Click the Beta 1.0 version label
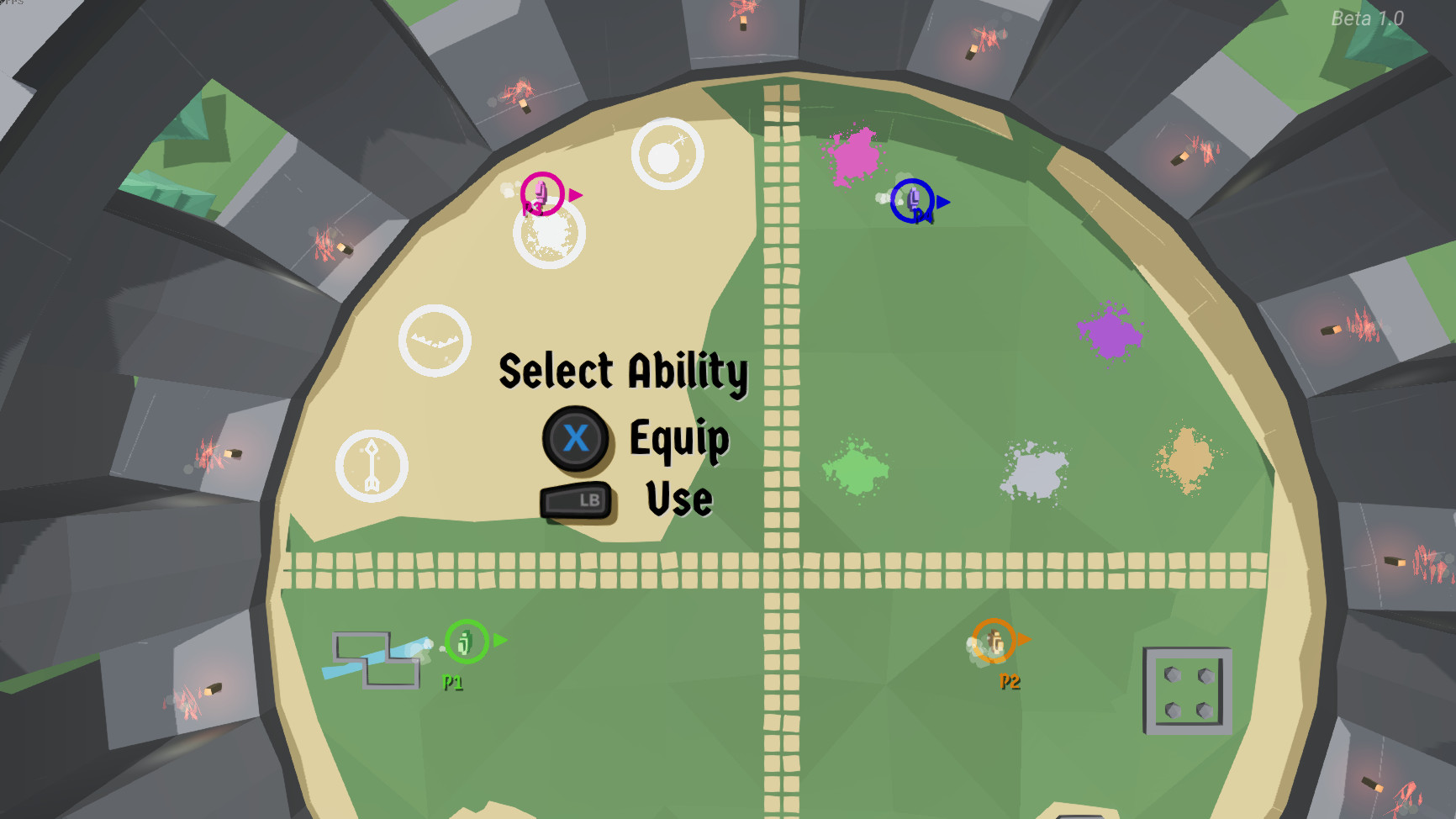 click(1368, 16)
